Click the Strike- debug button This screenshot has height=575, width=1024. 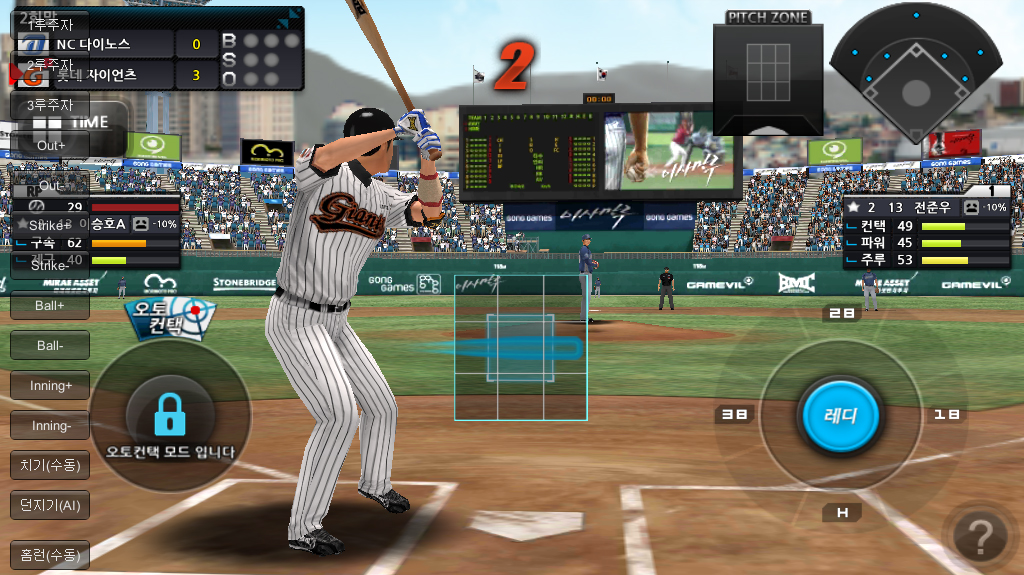pos(50,265)
